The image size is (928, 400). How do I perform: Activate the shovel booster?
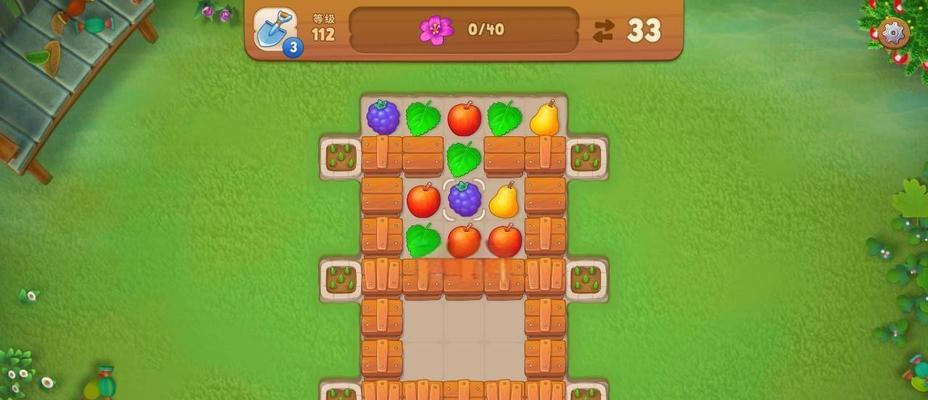point(274,29)
